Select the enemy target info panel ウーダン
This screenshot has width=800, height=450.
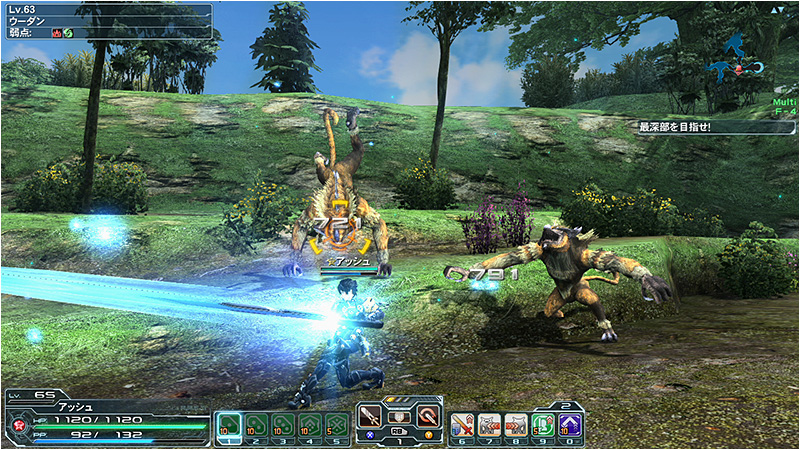pos(107,21)
